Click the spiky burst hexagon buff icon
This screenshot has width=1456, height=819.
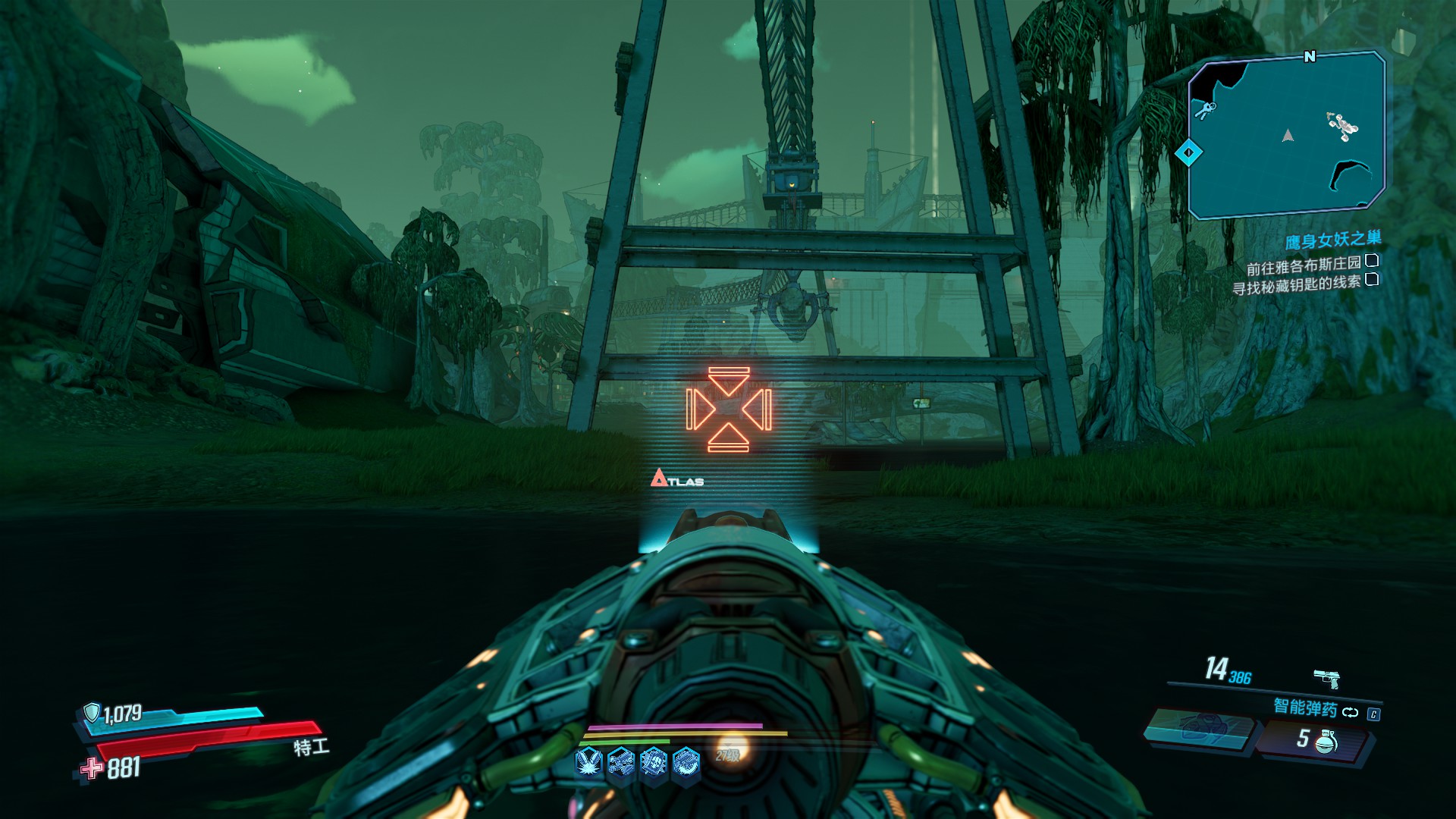pyautogui.click(x=654, y=761)
